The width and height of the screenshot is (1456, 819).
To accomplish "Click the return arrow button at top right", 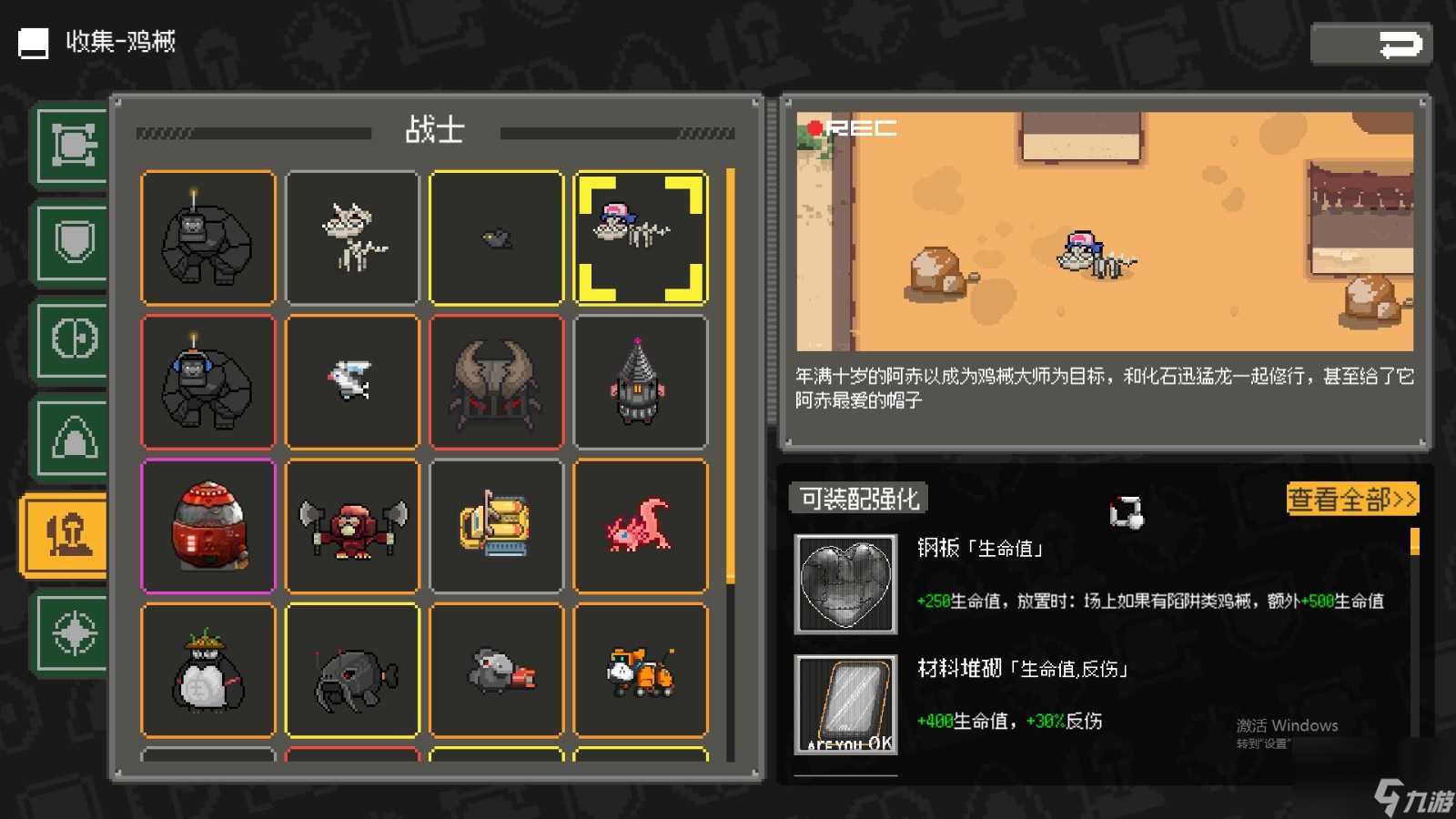I will tap(1370, 42).
